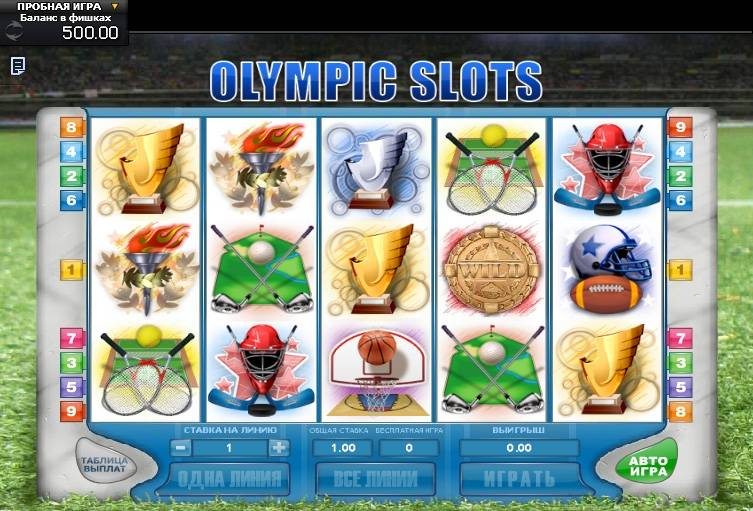Click the document icon under the balance
753x511 pixels.
point(18,65)
